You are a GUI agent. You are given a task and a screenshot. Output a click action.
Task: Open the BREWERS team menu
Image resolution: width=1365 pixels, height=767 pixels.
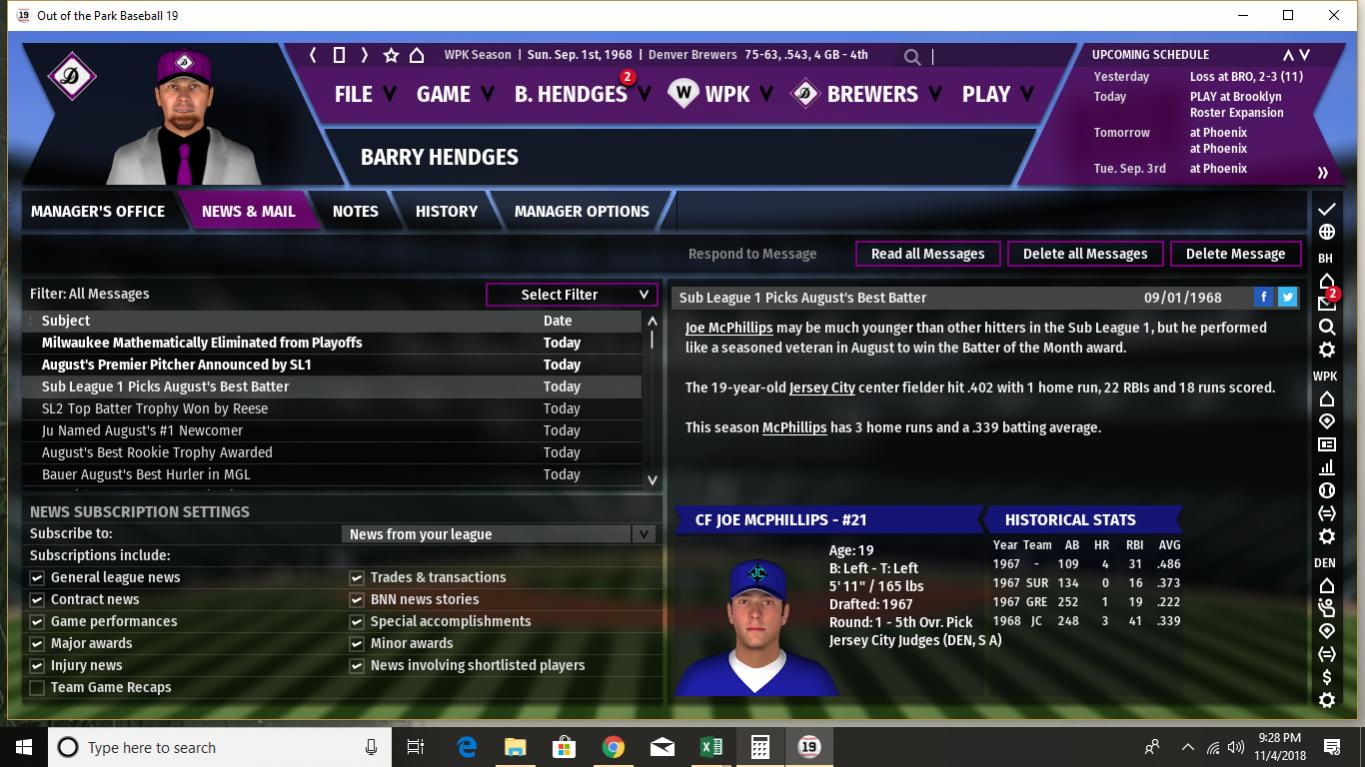click(x=871, y=94)
